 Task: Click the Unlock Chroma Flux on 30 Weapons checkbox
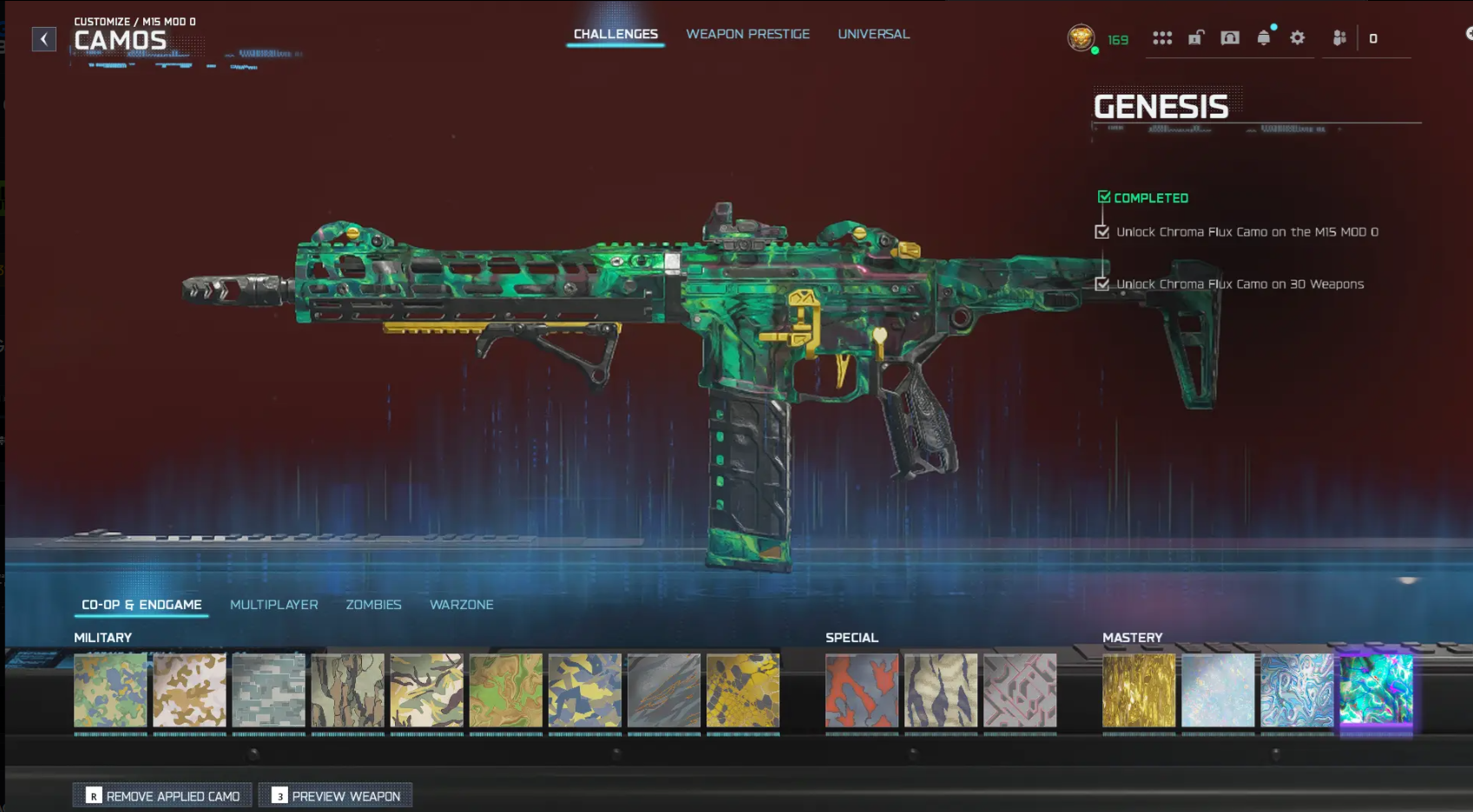(1103, 284)
